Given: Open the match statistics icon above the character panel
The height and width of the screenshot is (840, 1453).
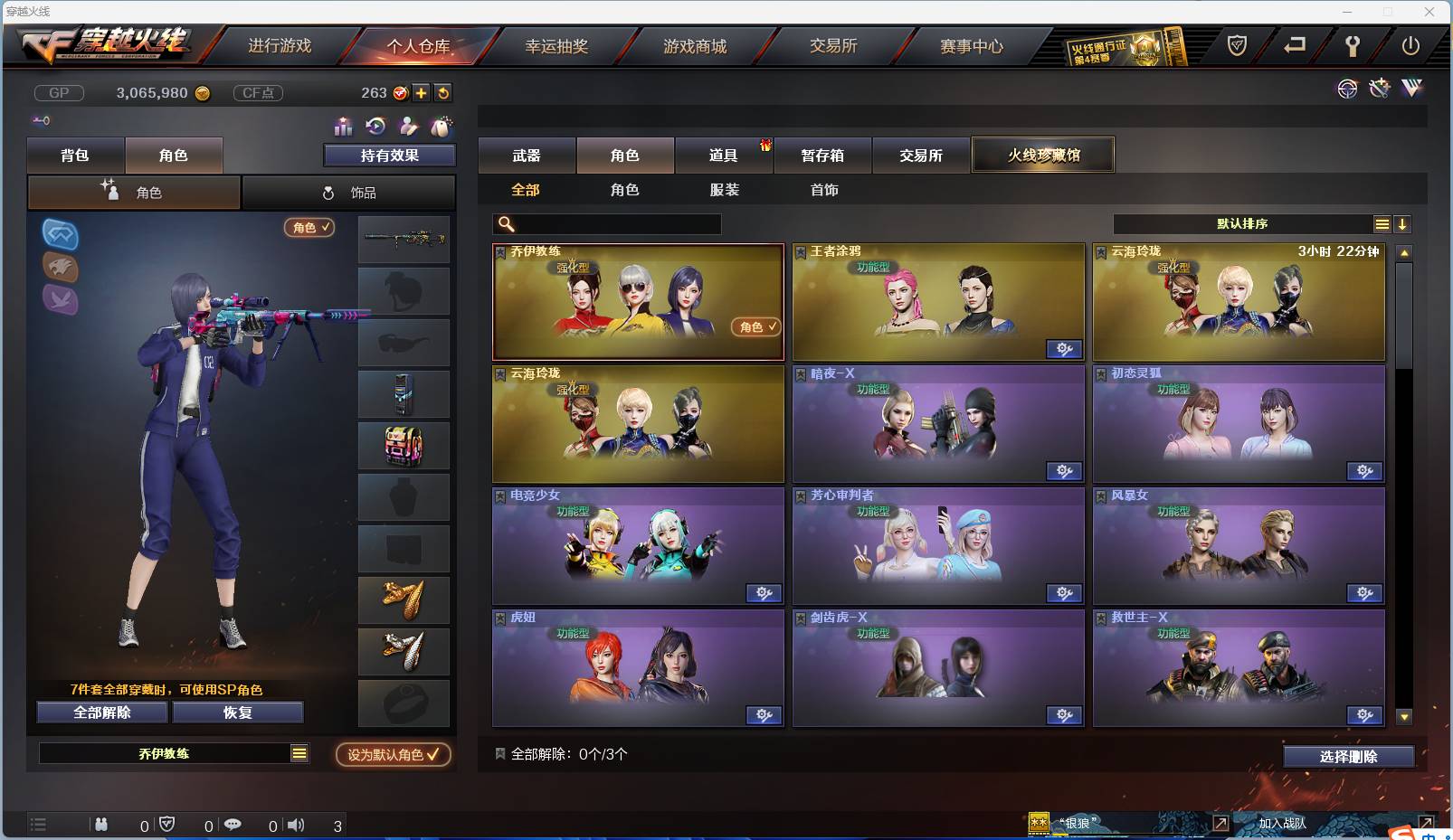Looking at the screenshot, I should (x=342, y=127).
